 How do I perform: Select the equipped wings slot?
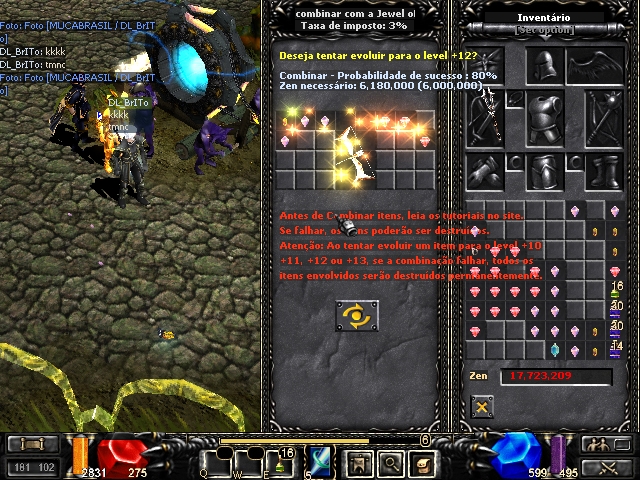tap(593, 68)
